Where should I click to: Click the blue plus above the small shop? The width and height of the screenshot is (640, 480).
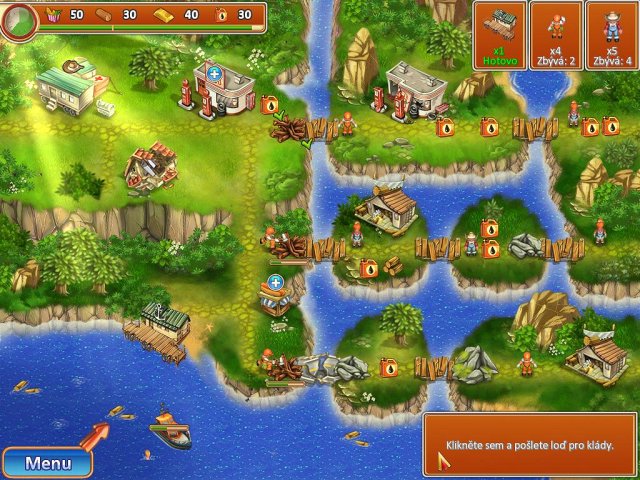pos(275,282)
